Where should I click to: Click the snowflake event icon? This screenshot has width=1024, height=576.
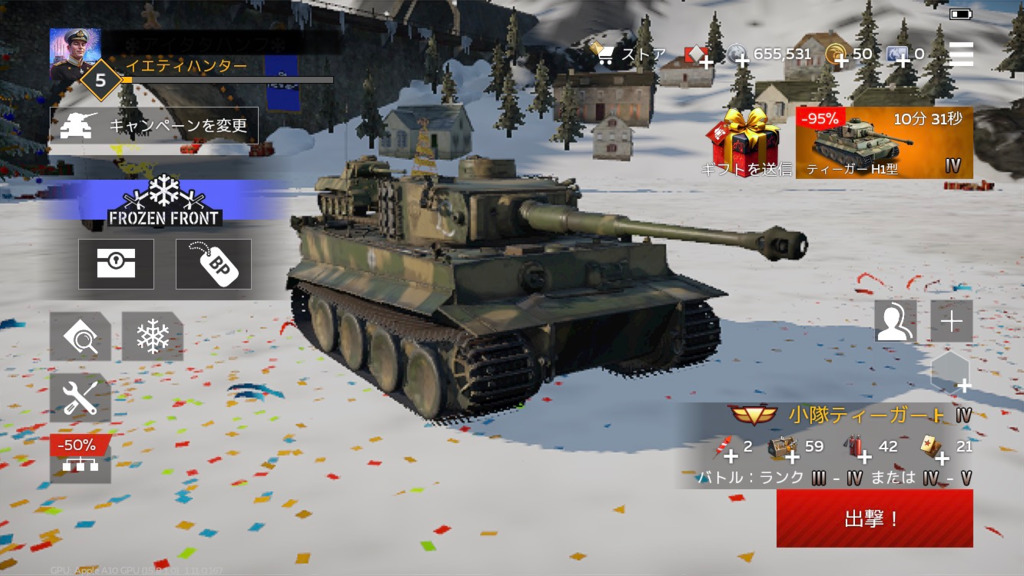click(152, 336)
